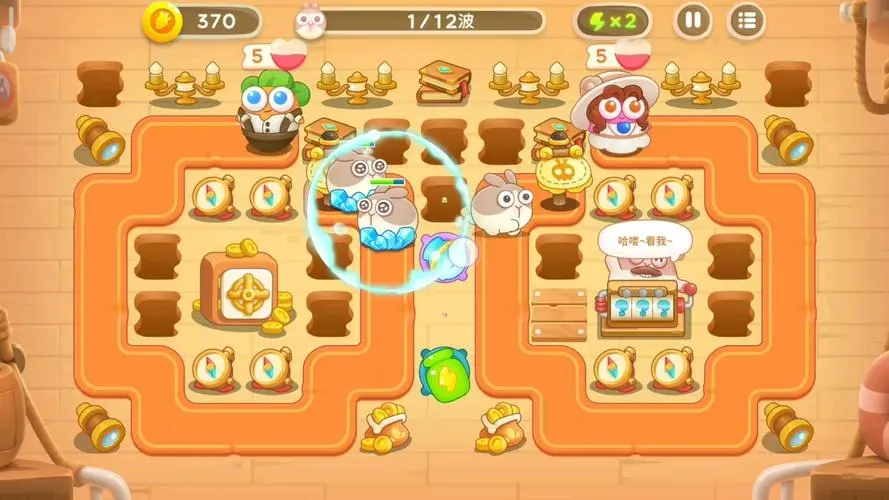This screenshot has width=889, height=500.
Task: Open the list menu button
Action: coord(745,20)
